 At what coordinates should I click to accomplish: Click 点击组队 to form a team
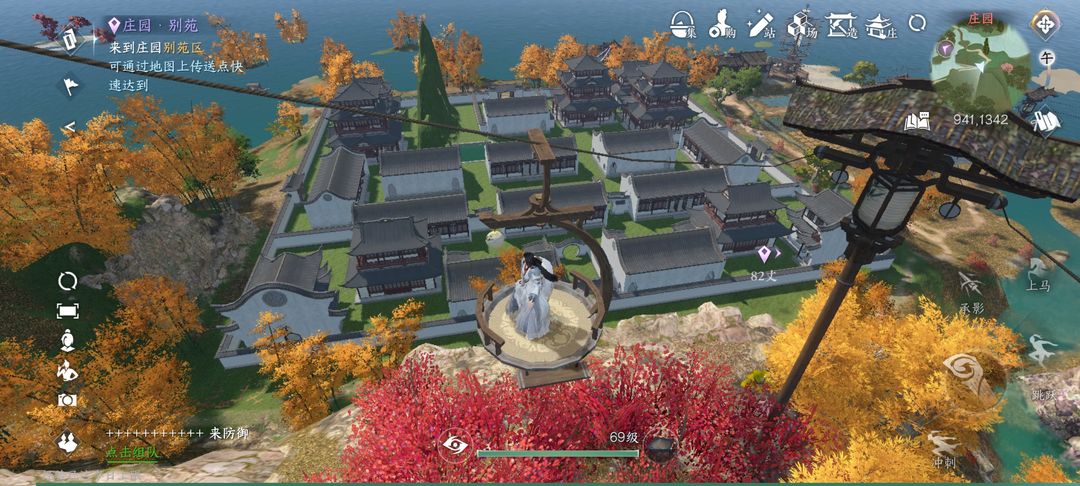pyautogui.click(x=133, y=452)
